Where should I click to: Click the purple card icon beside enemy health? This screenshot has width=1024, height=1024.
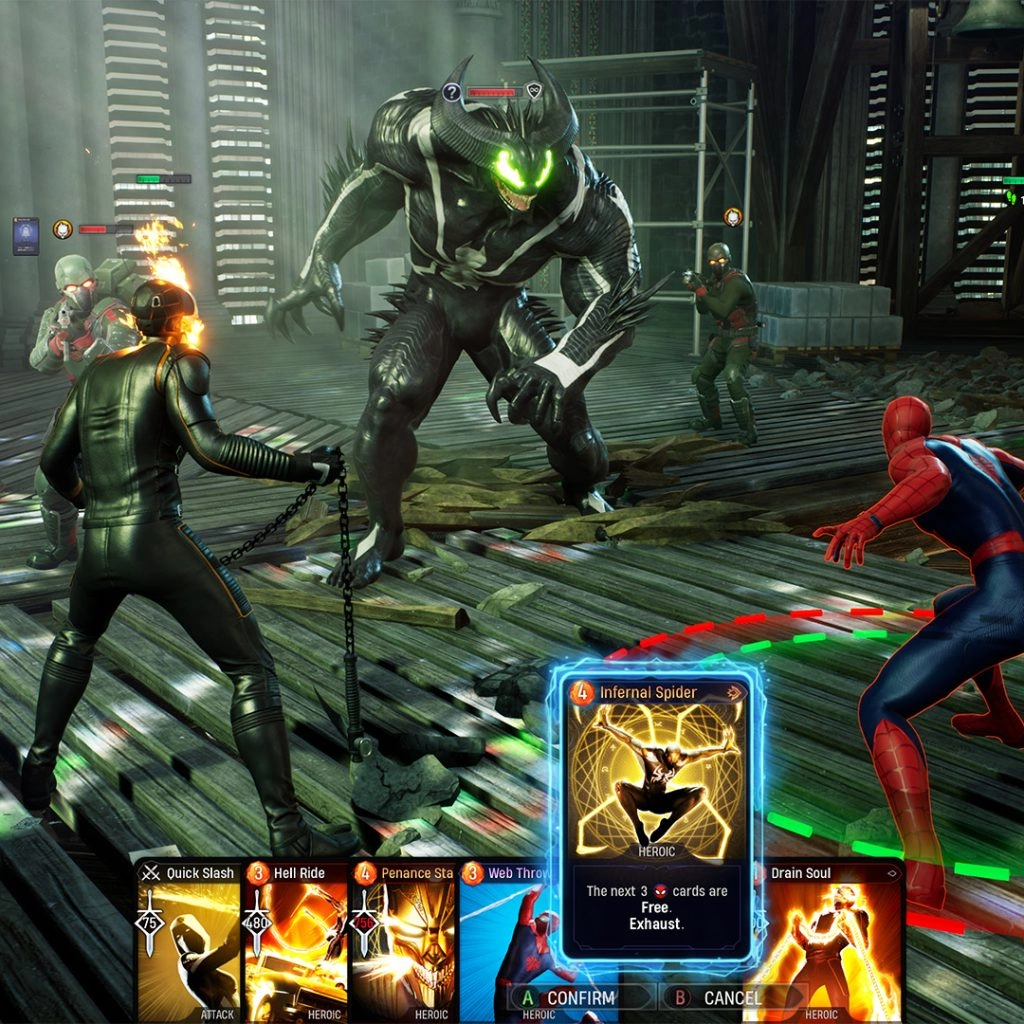(26, 236)
